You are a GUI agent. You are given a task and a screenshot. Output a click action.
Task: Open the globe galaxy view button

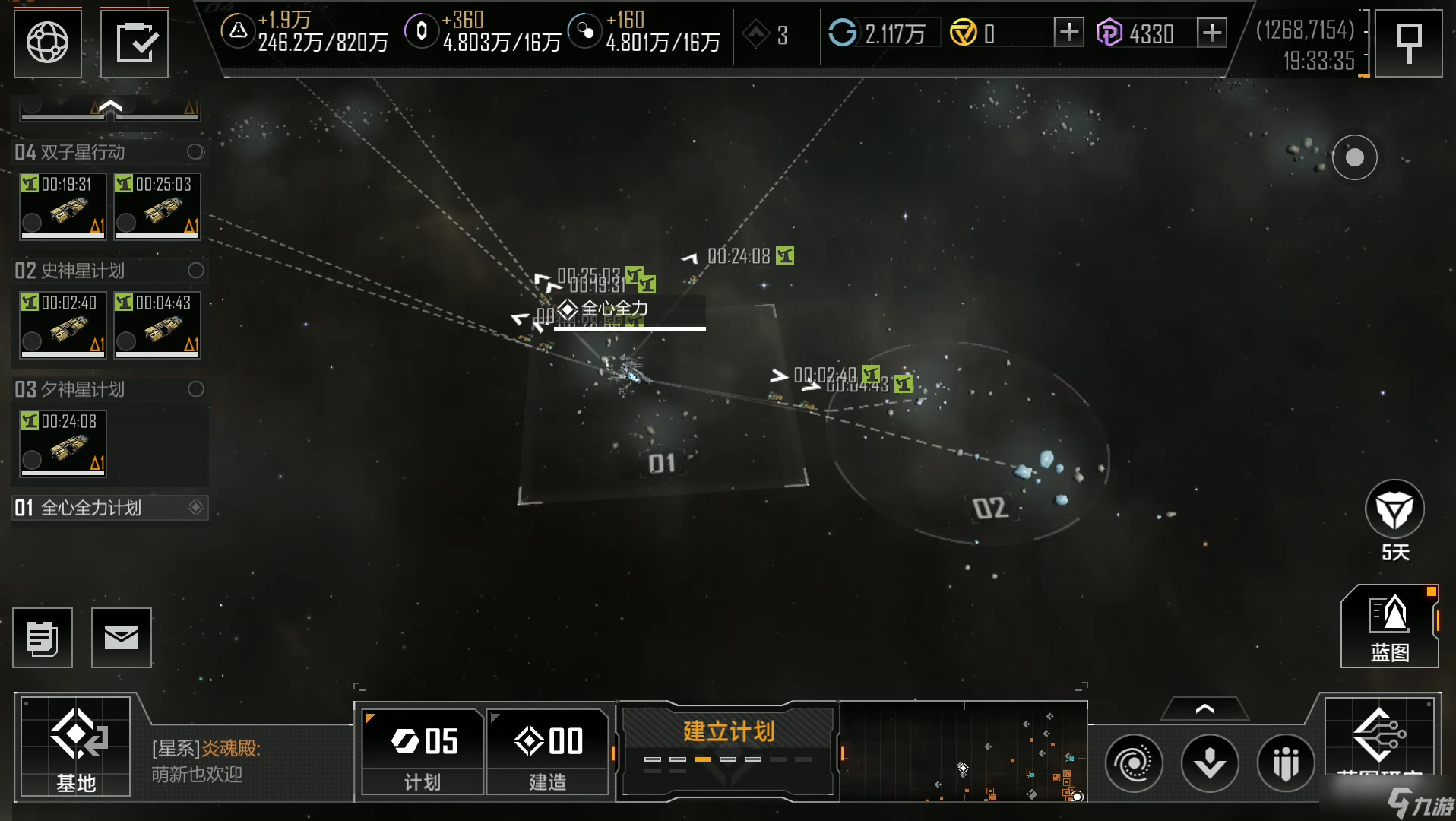47,43
